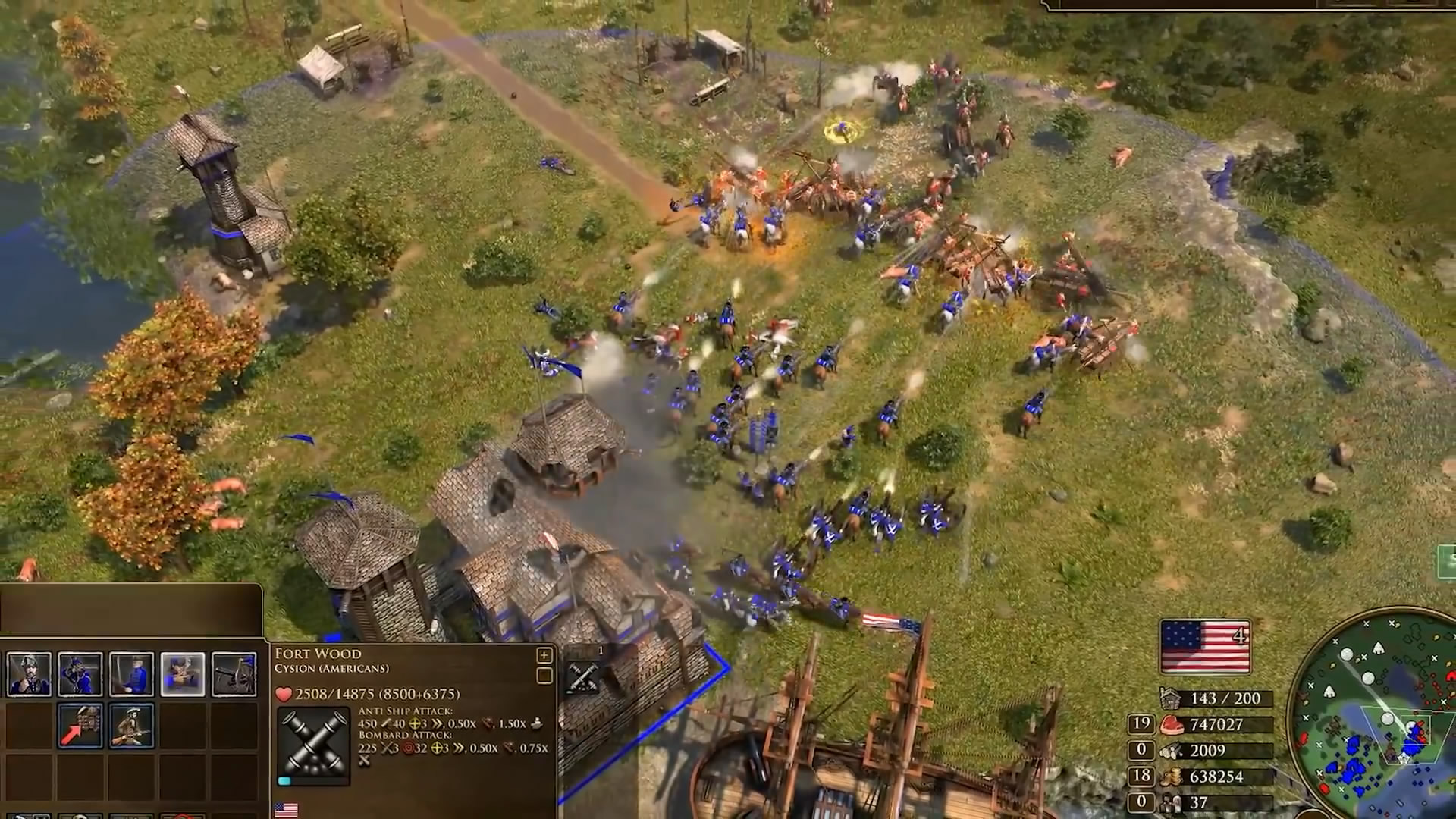Open the American flag home city button
The image size is (1456, 819).
point(1205,647)
